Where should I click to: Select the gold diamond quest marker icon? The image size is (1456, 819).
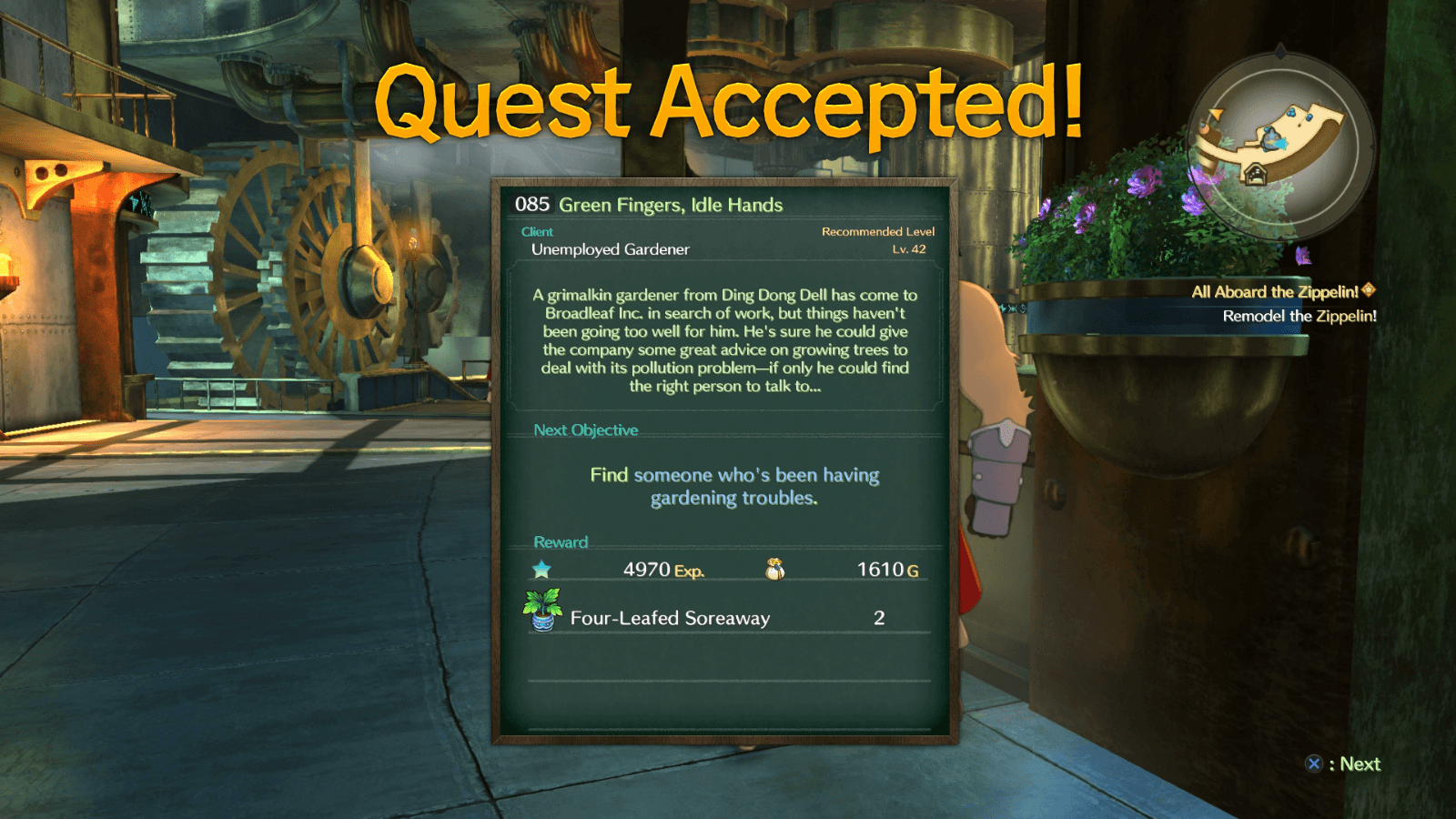(x=1370, y=291)
